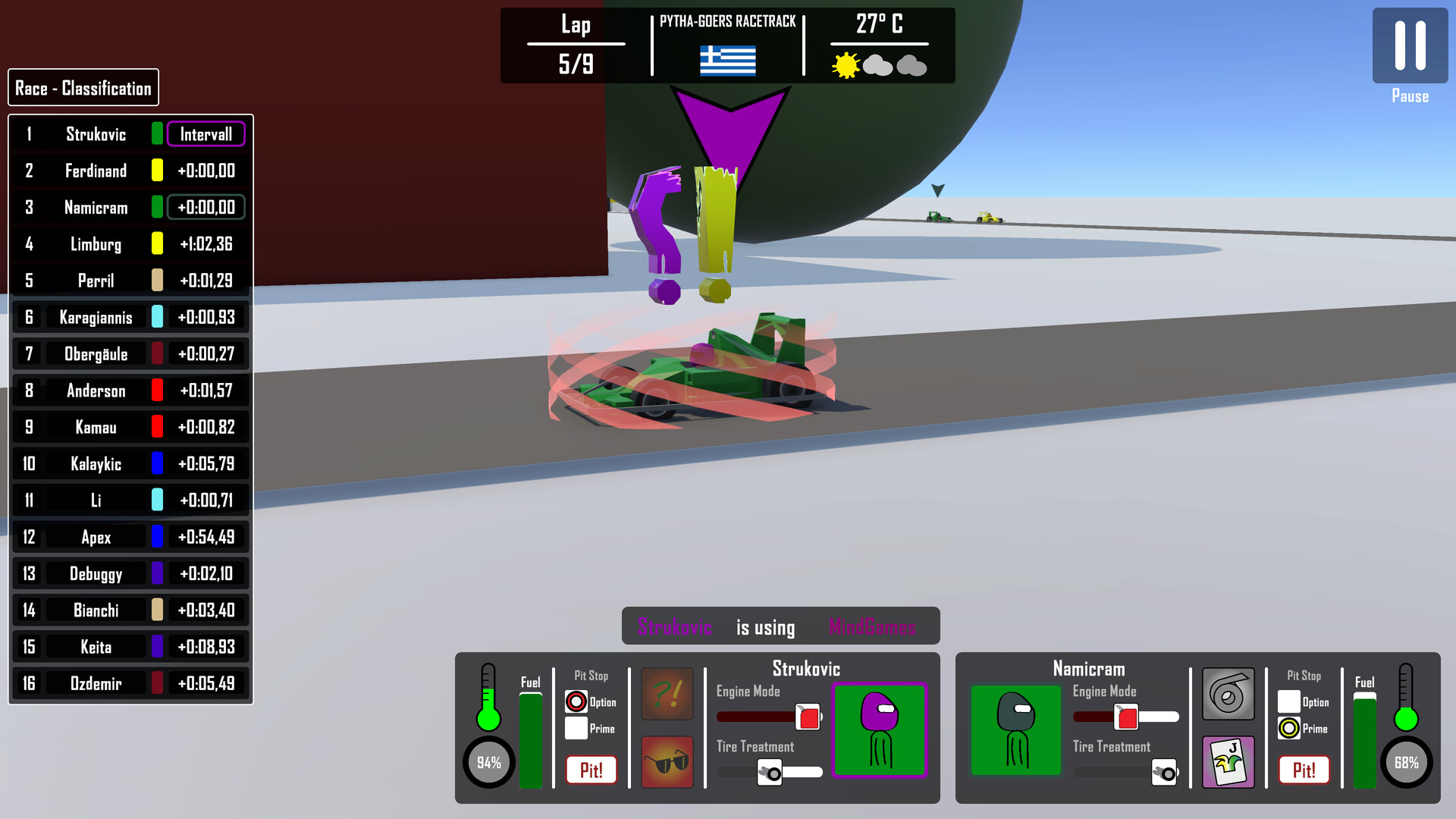The image size is (1456, 819).
Task: Collapse the Race - Classification panel header
Action: point(83,87)
